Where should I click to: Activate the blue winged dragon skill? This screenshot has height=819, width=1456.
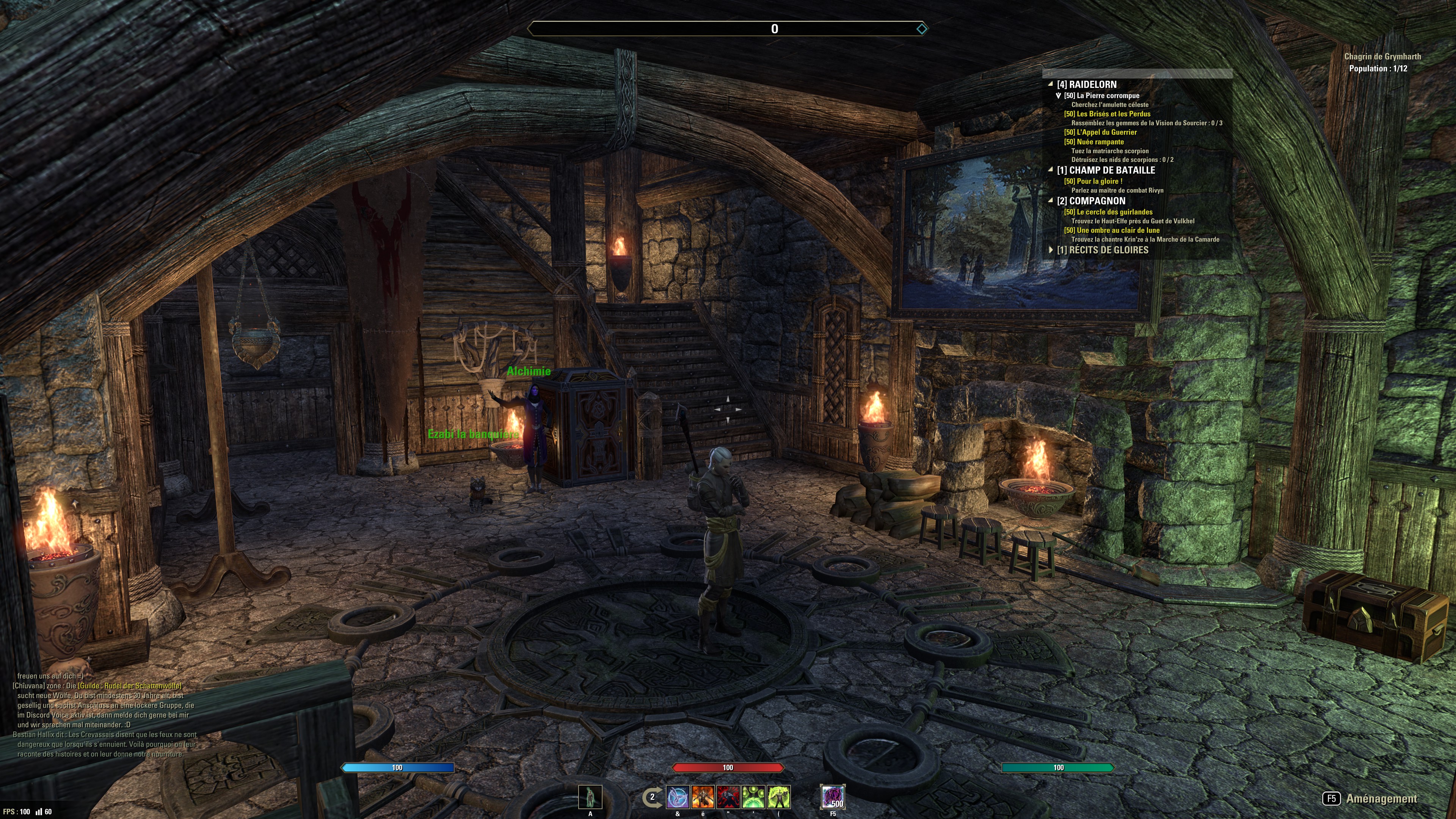[678, 797]
